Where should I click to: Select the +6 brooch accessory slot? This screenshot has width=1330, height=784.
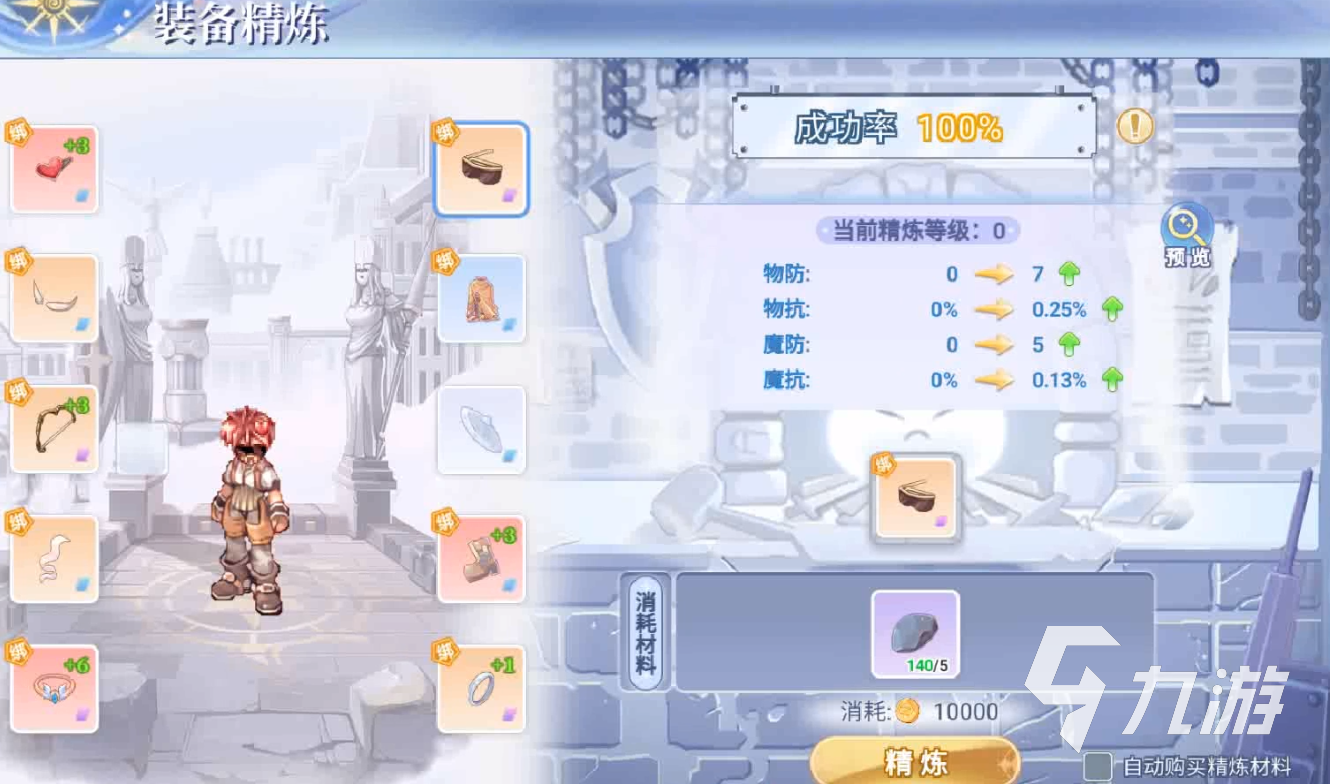click(54, 687)
